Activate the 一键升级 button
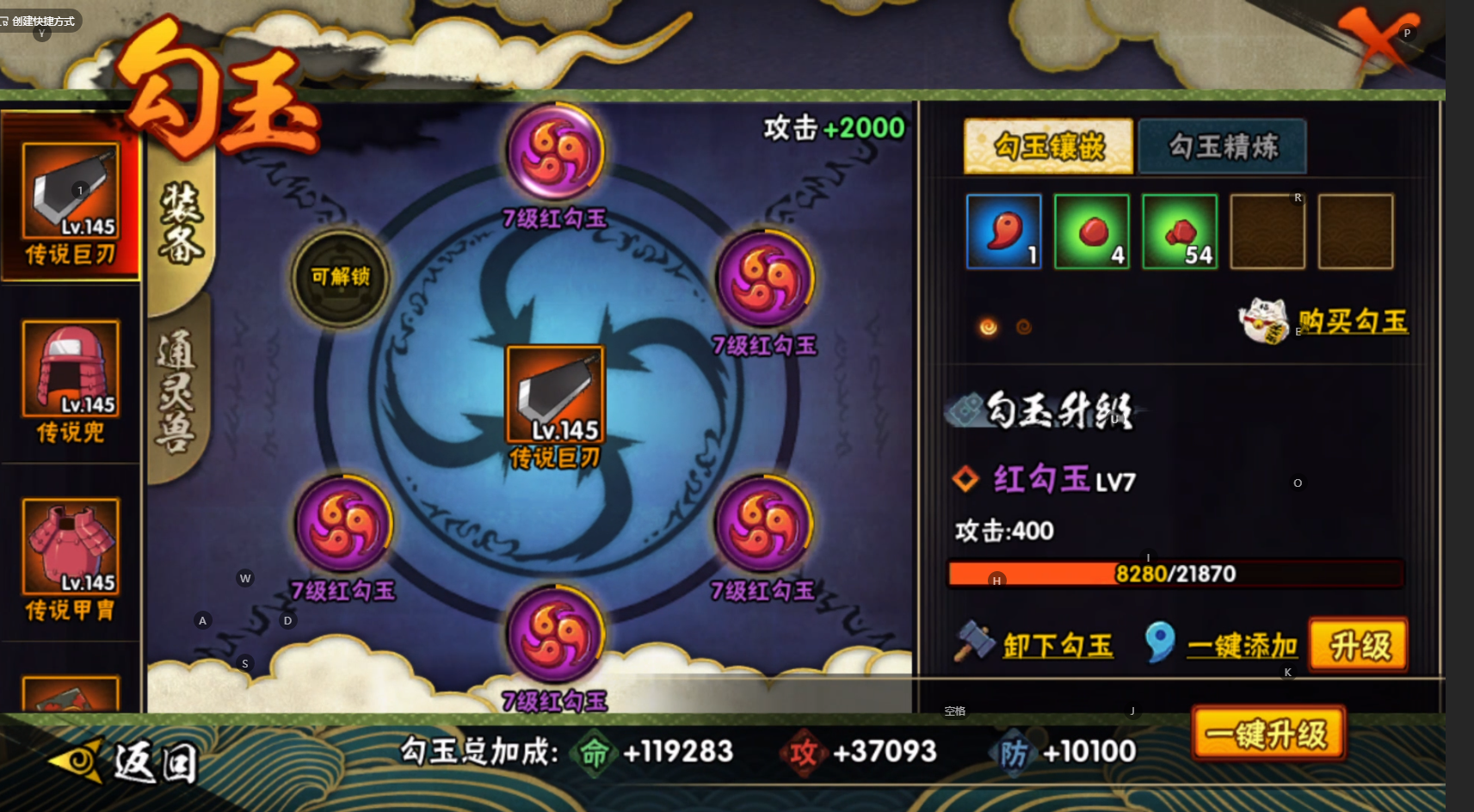Viewport: 1474px width, 812px height. point(1267,735)
